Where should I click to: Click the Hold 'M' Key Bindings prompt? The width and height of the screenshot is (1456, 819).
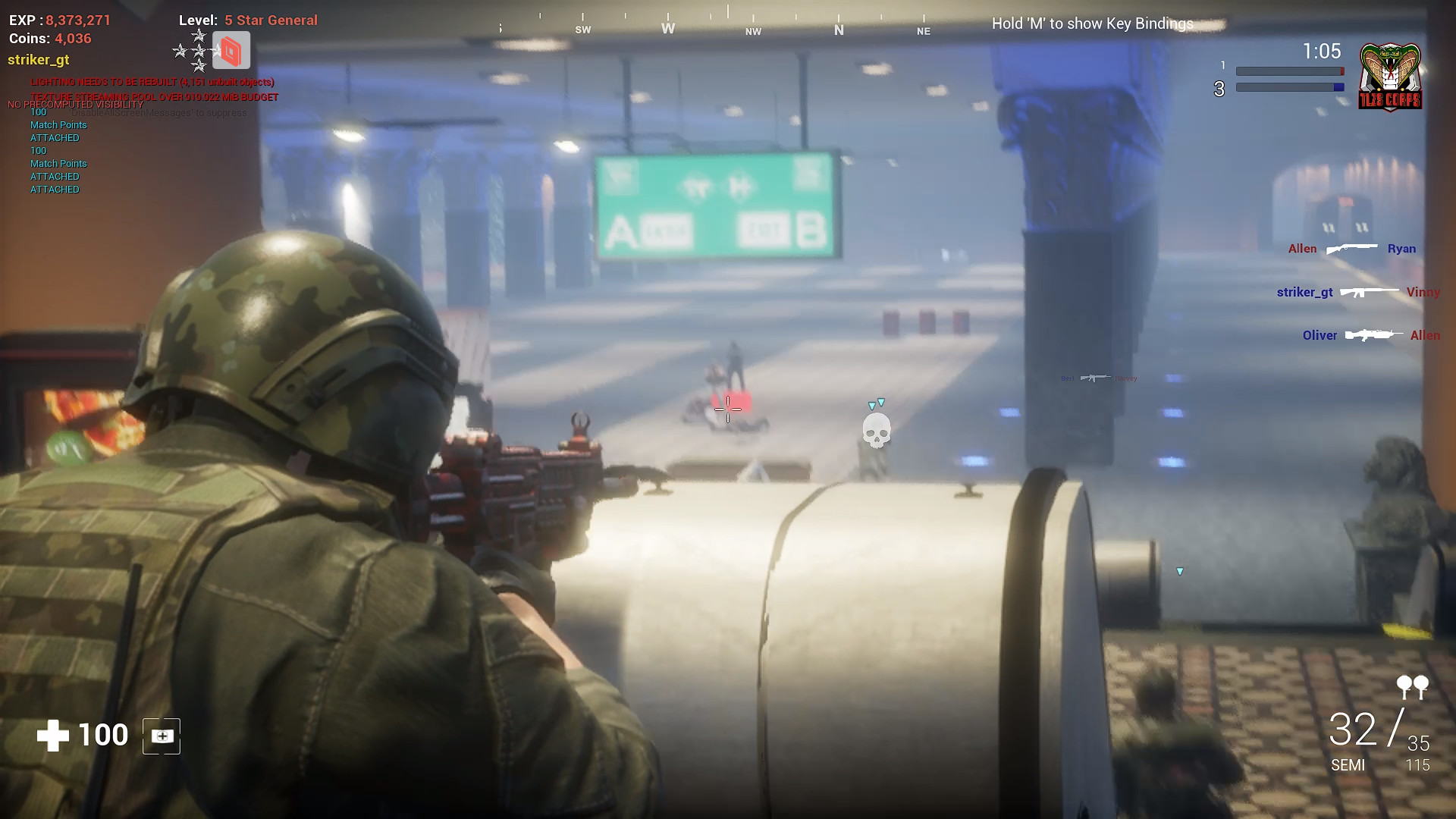(x=1092, y=24)
